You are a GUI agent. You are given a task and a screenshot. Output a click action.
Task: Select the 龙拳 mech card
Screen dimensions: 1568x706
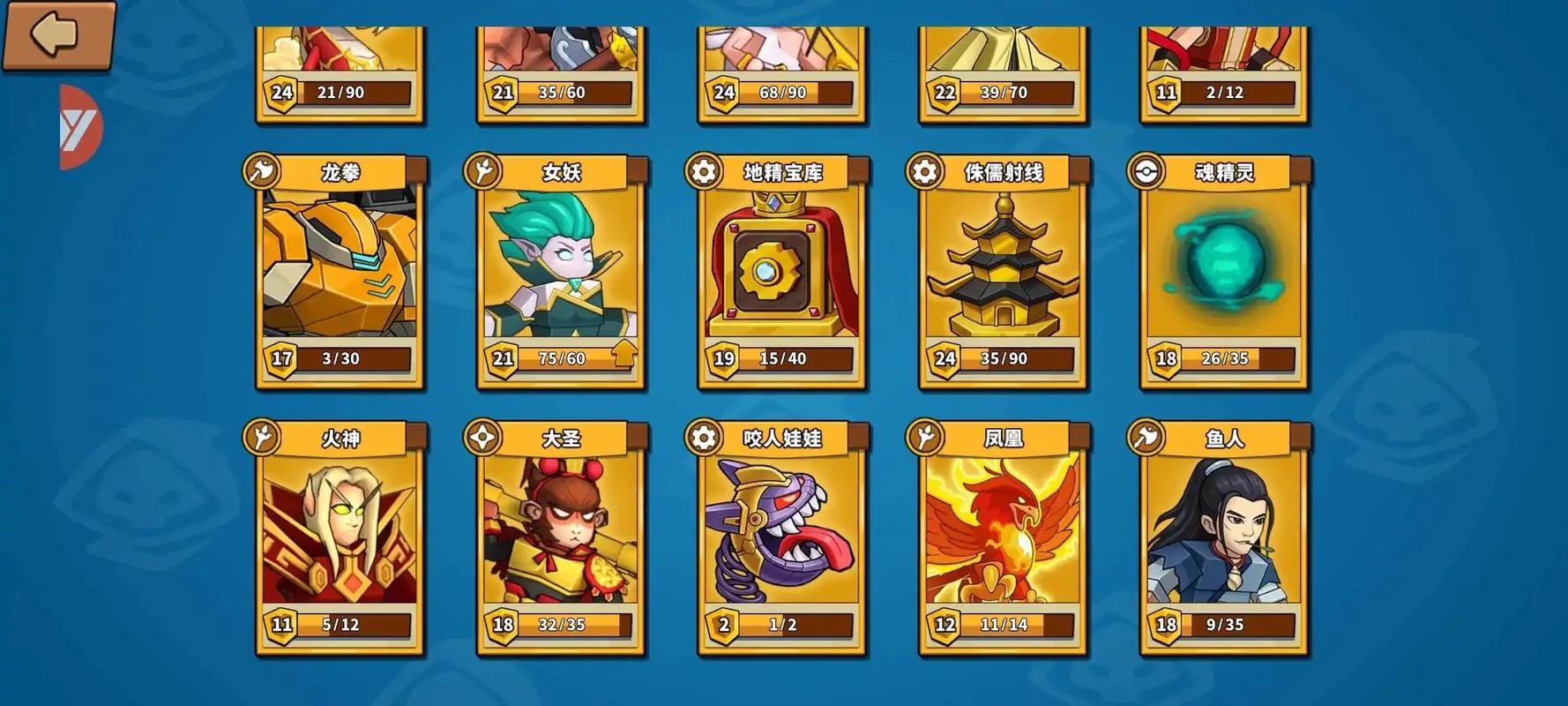click(340, 265)
